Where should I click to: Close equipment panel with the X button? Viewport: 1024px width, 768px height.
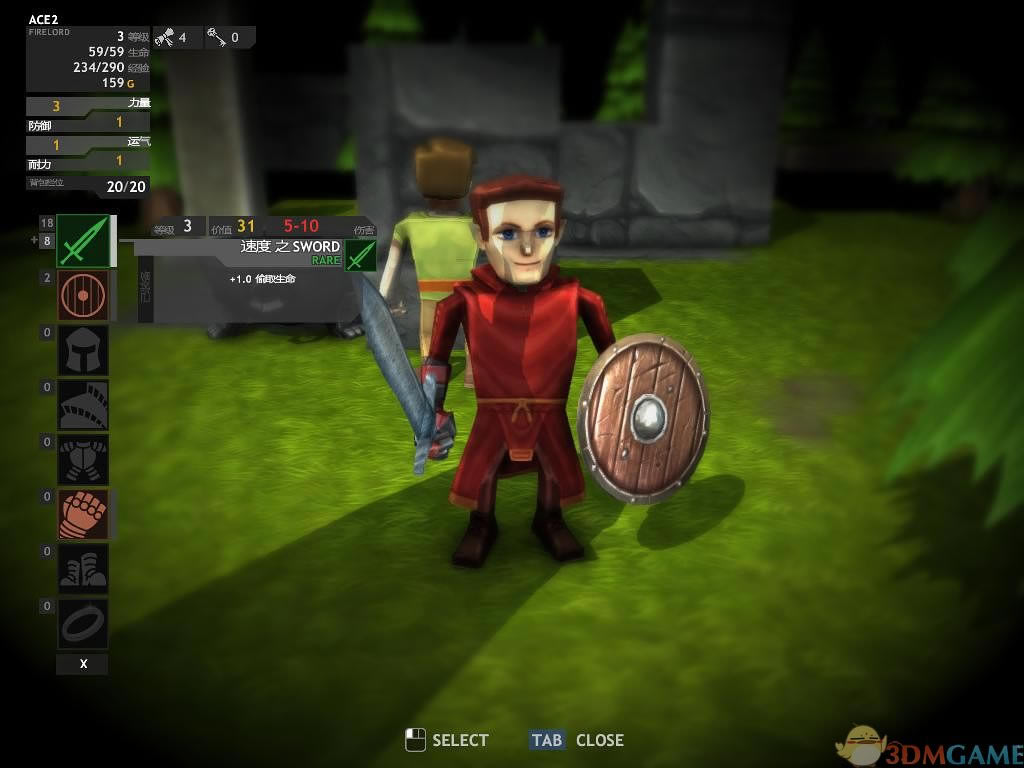[x=83, y=664]
